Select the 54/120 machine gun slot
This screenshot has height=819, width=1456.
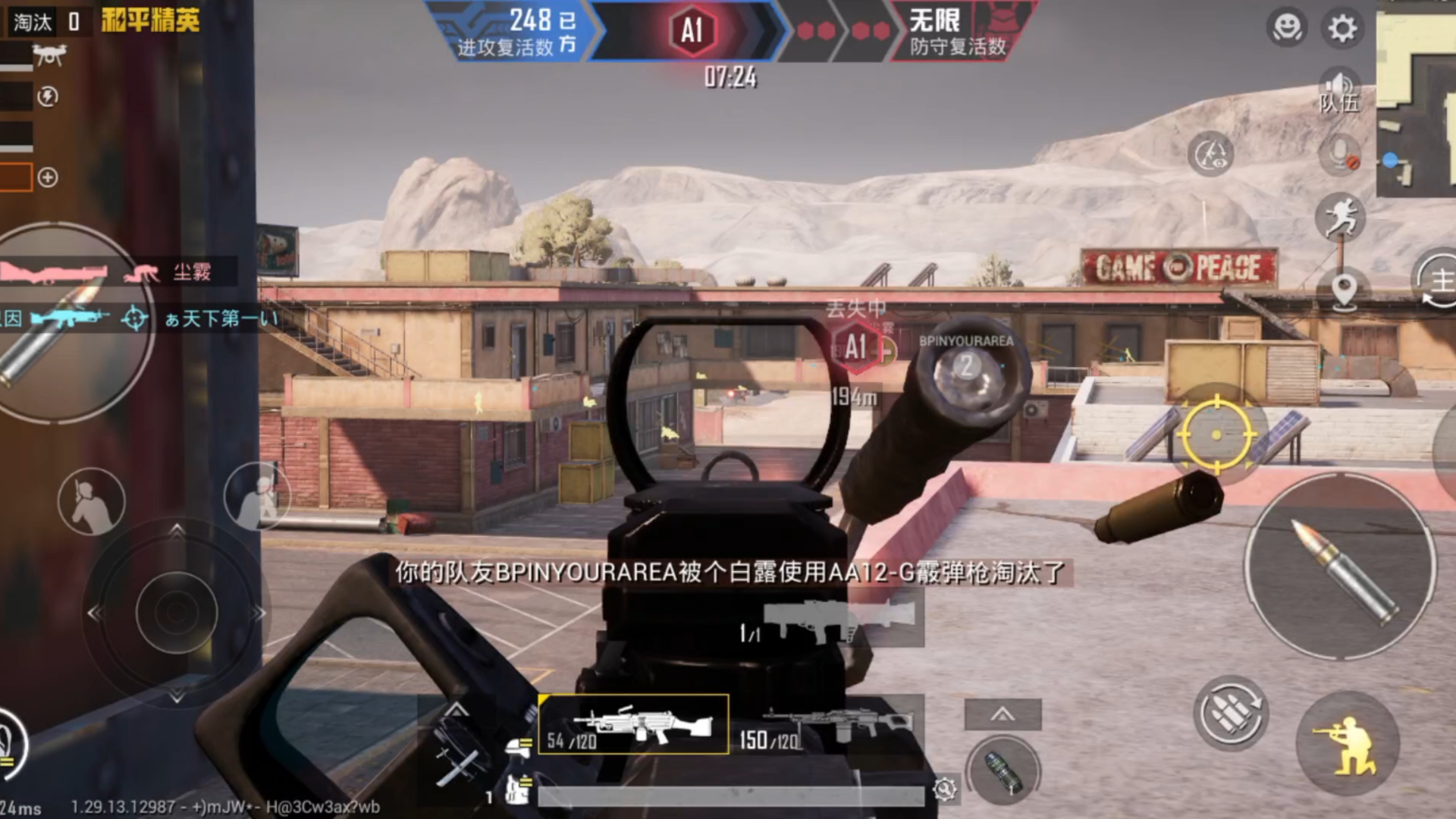(x=633, y=725)
